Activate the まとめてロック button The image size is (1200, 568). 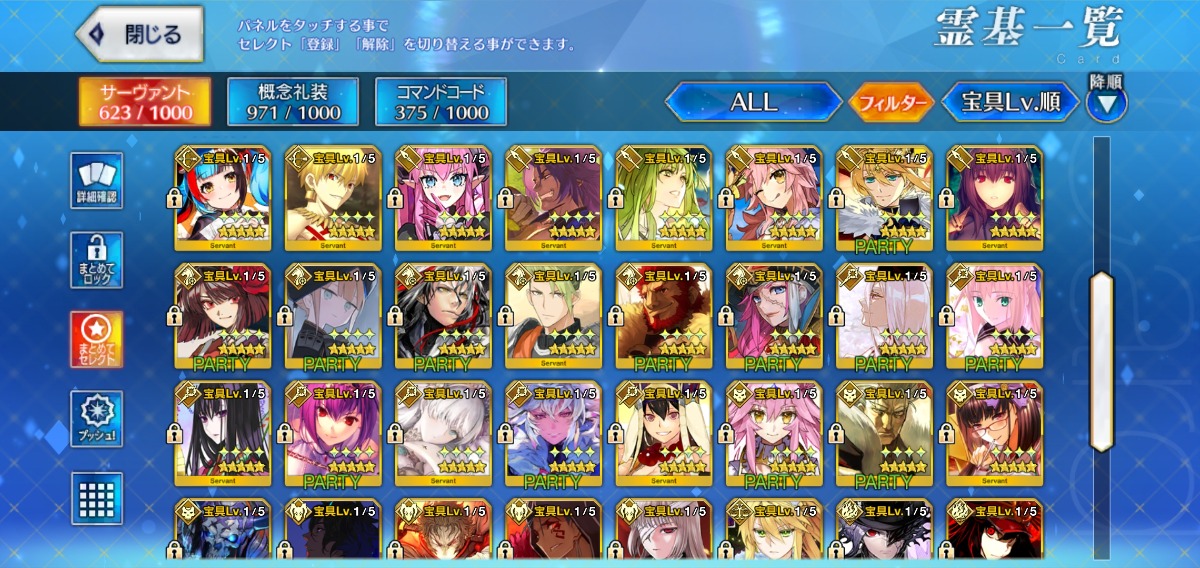click(97, 260)
